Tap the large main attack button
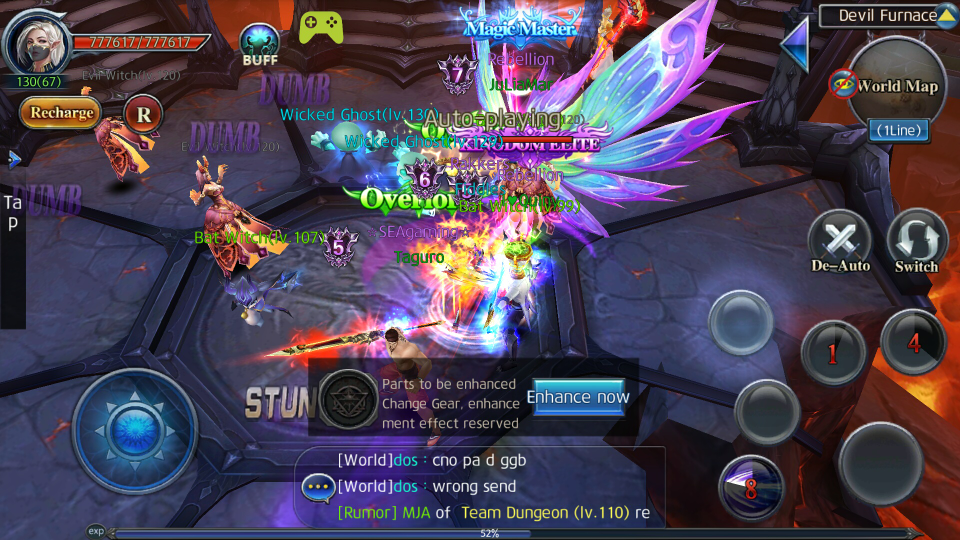This screenshot has height=540, width=960. tap(880, 461)
